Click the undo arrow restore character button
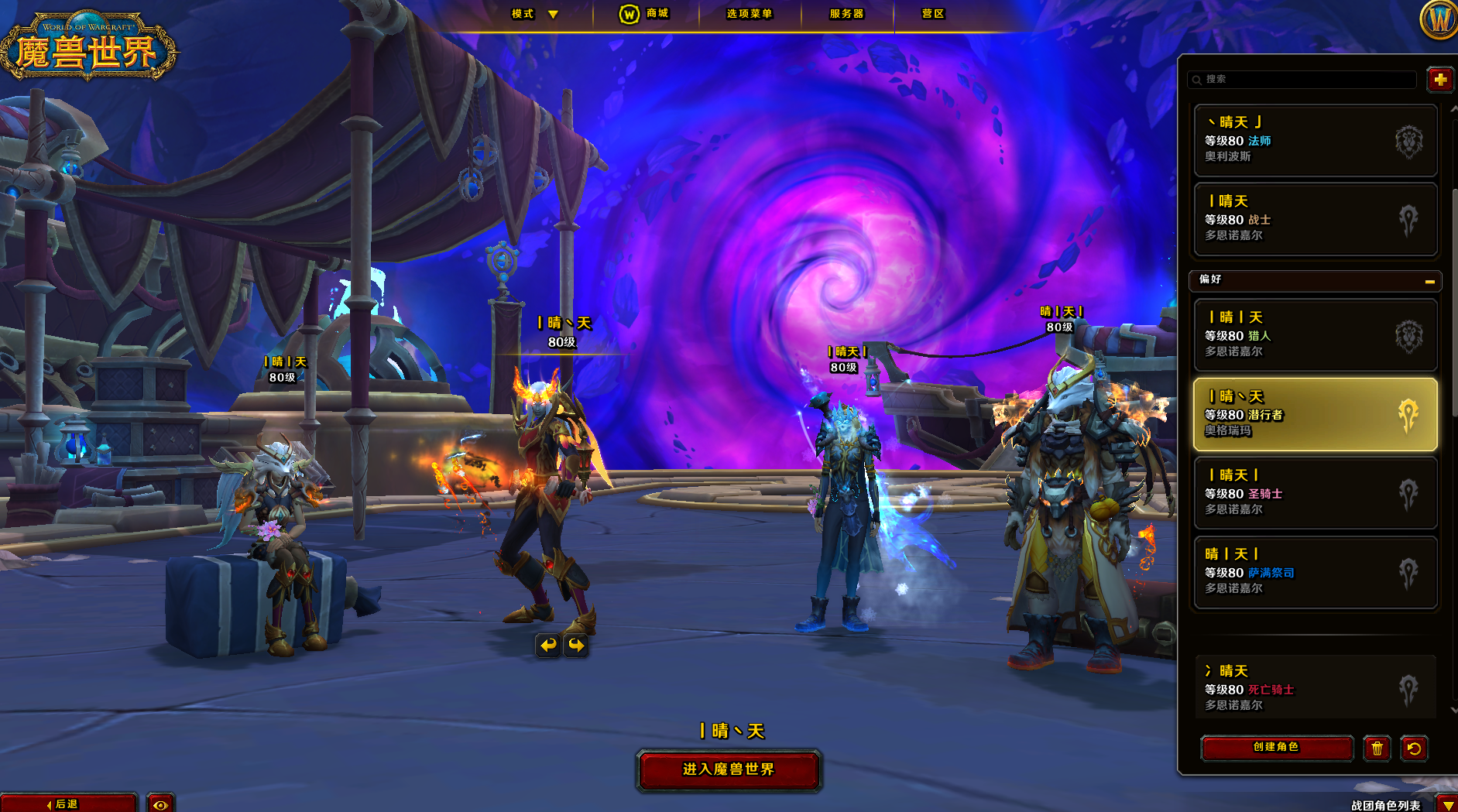 [x=1414, y=749]
